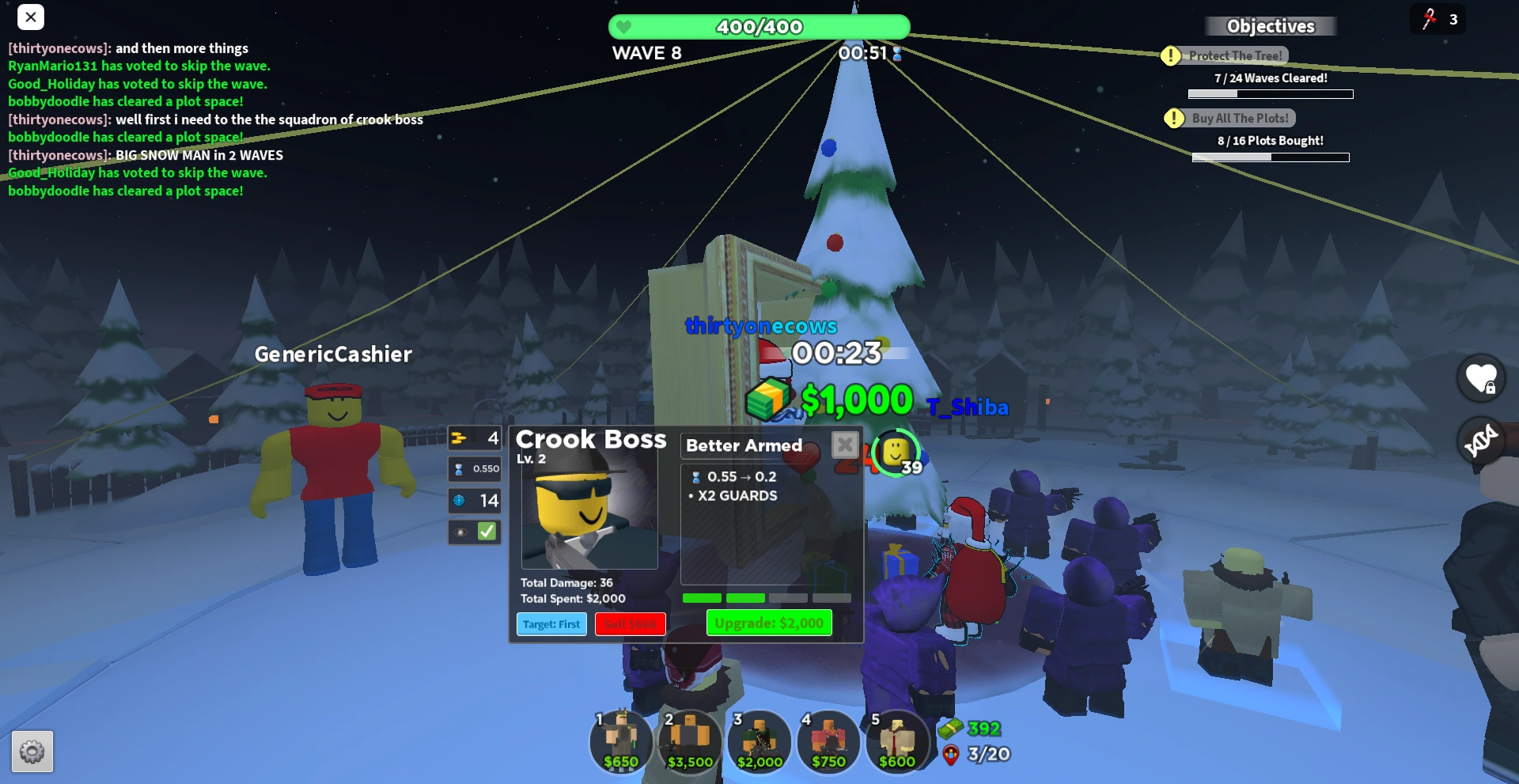
Task: Click the Objectives header
Action: pyautogui.click(x=1271, y=26)
